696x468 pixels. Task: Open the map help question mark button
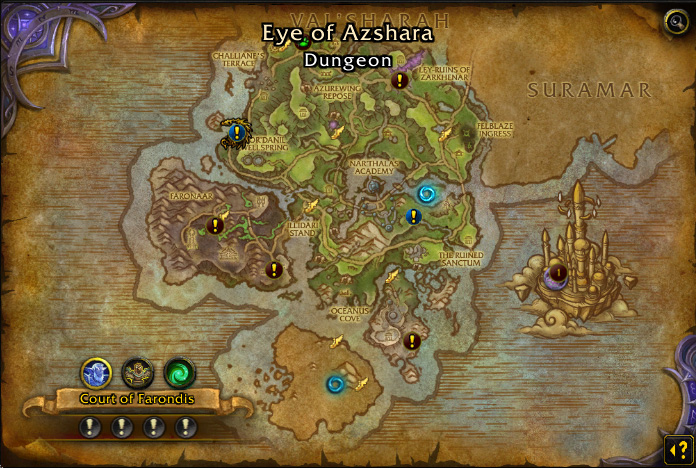click(676, 446)
